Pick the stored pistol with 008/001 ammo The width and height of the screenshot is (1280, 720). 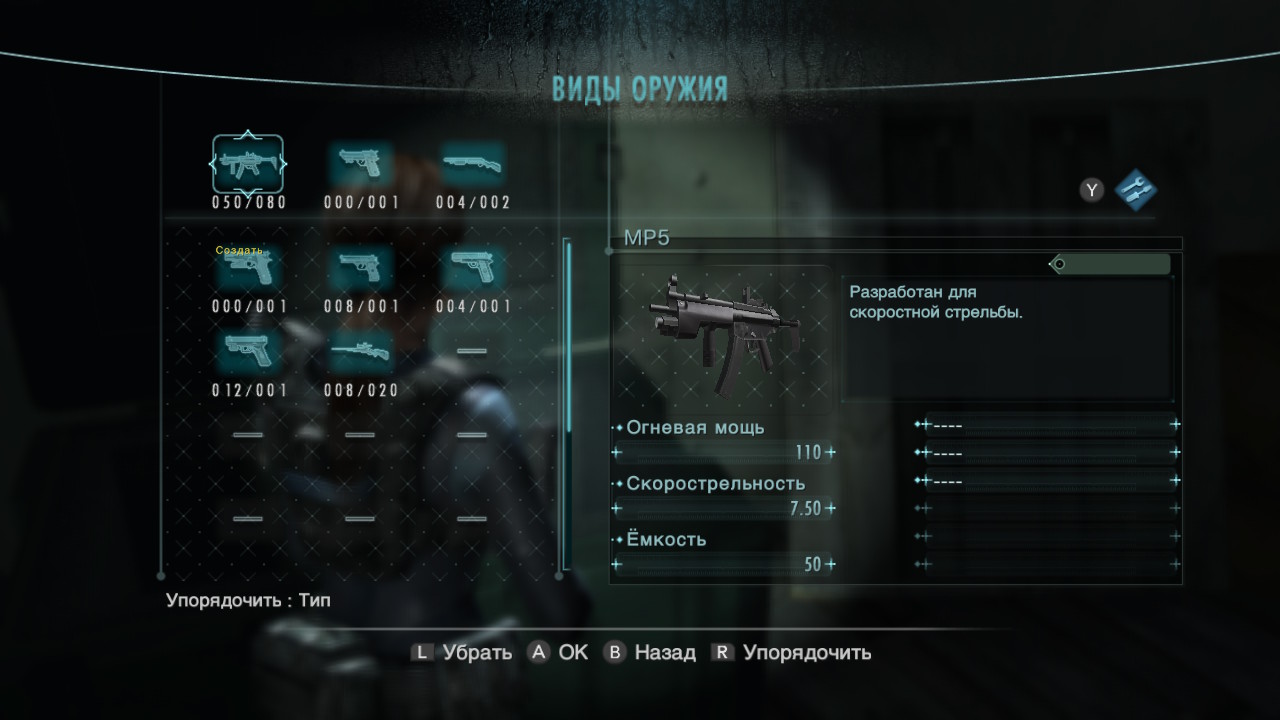360,268
